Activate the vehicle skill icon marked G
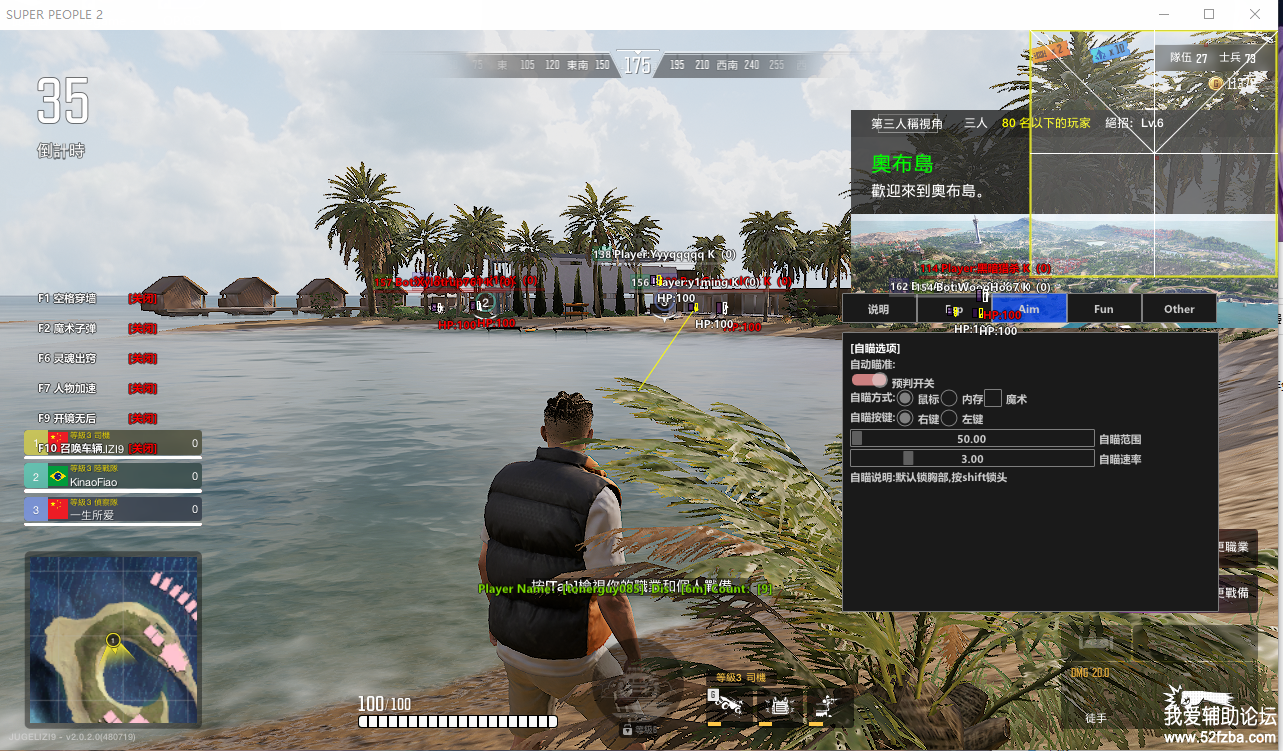This screenshot has width=1283, height=751. 728,706
